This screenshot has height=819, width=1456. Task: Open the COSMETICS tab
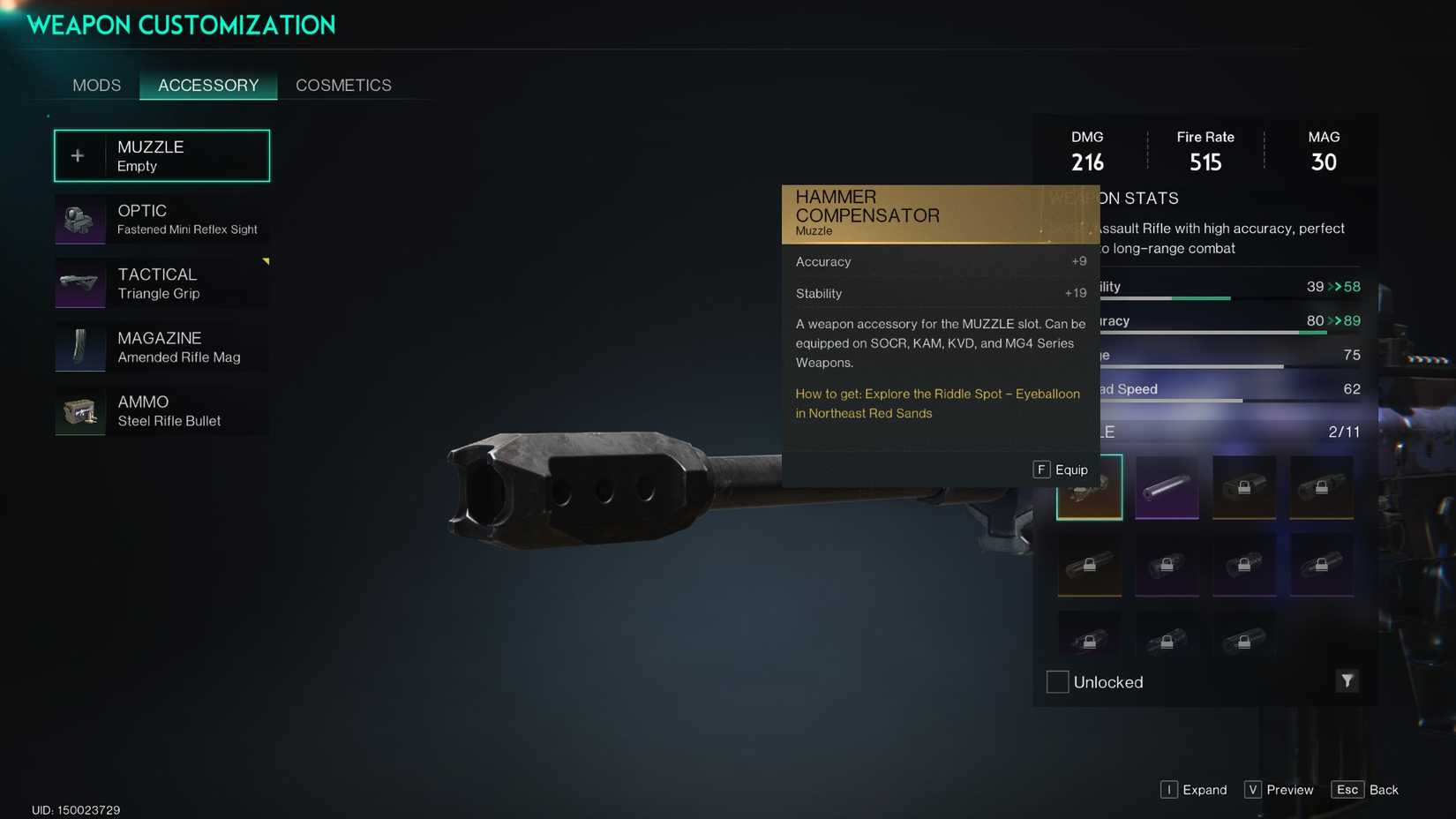point(343,85)
